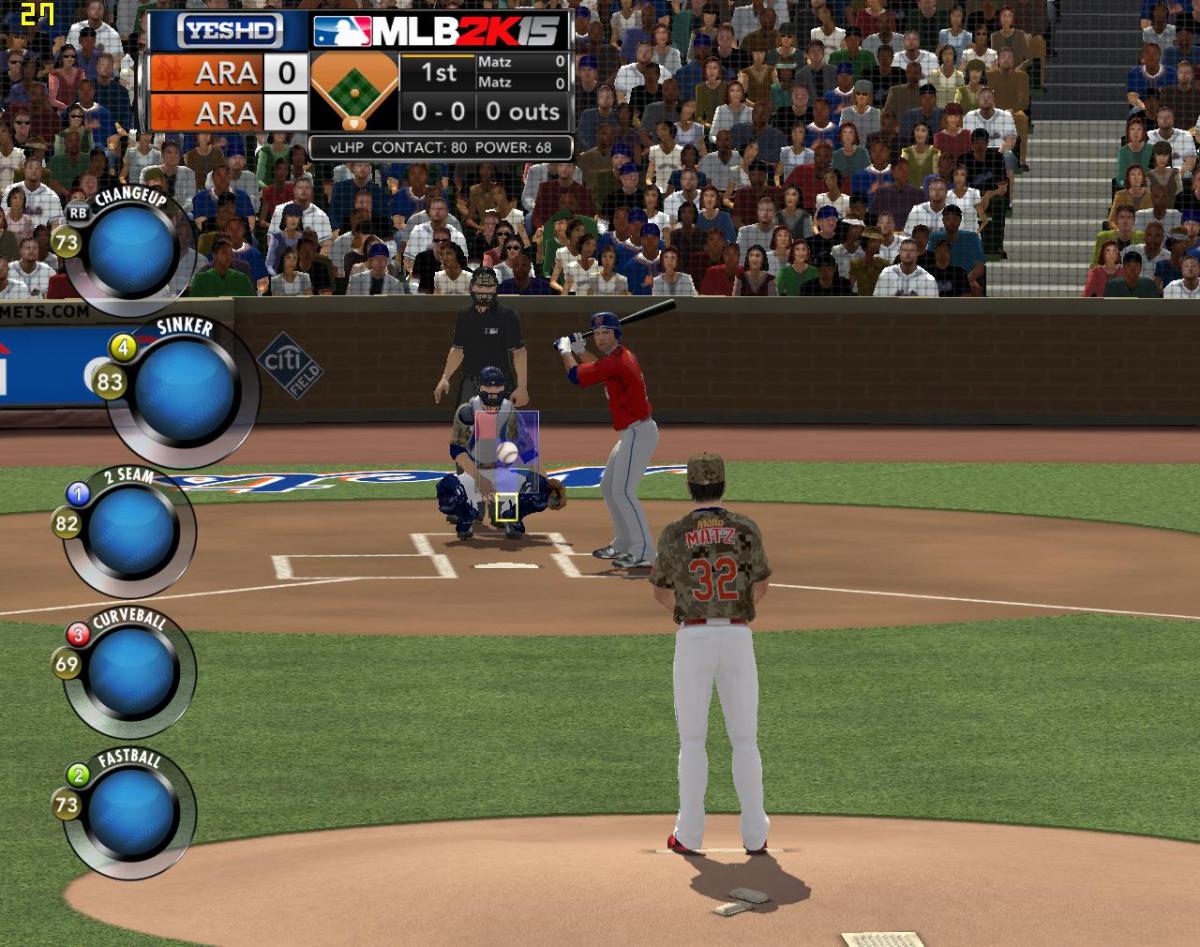Choose the Sinker pitch orb
The width and height of the screenshot is (1200, 947).
pyautogui.click(x=185, y=390)
